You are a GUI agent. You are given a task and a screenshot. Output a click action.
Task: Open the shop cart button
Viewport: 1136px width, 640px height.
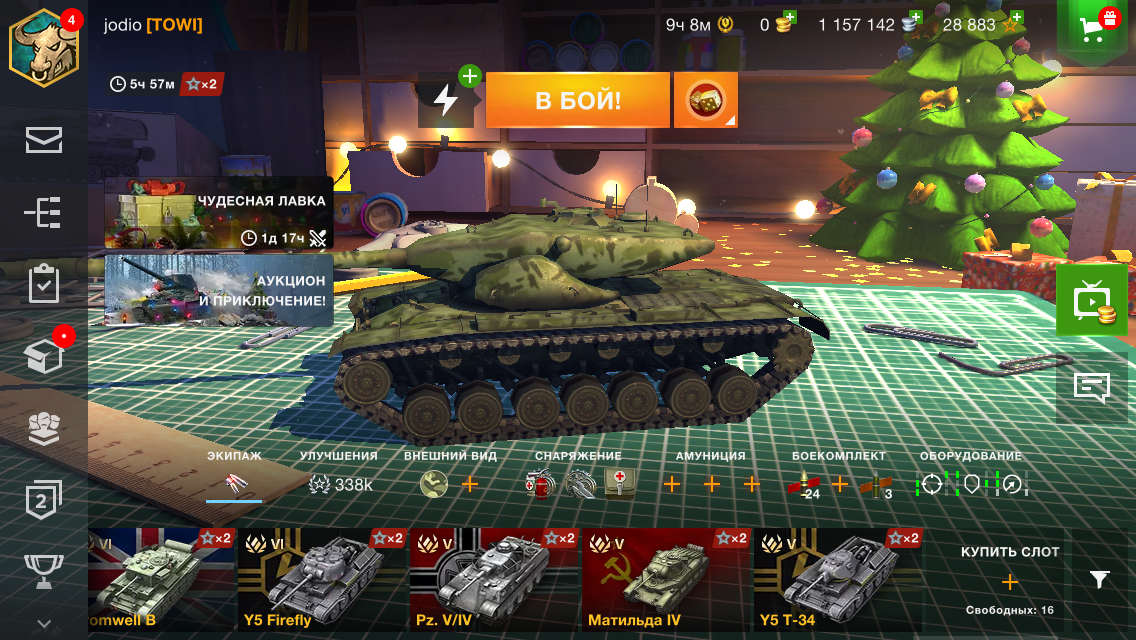click(x=1096, y=30)
